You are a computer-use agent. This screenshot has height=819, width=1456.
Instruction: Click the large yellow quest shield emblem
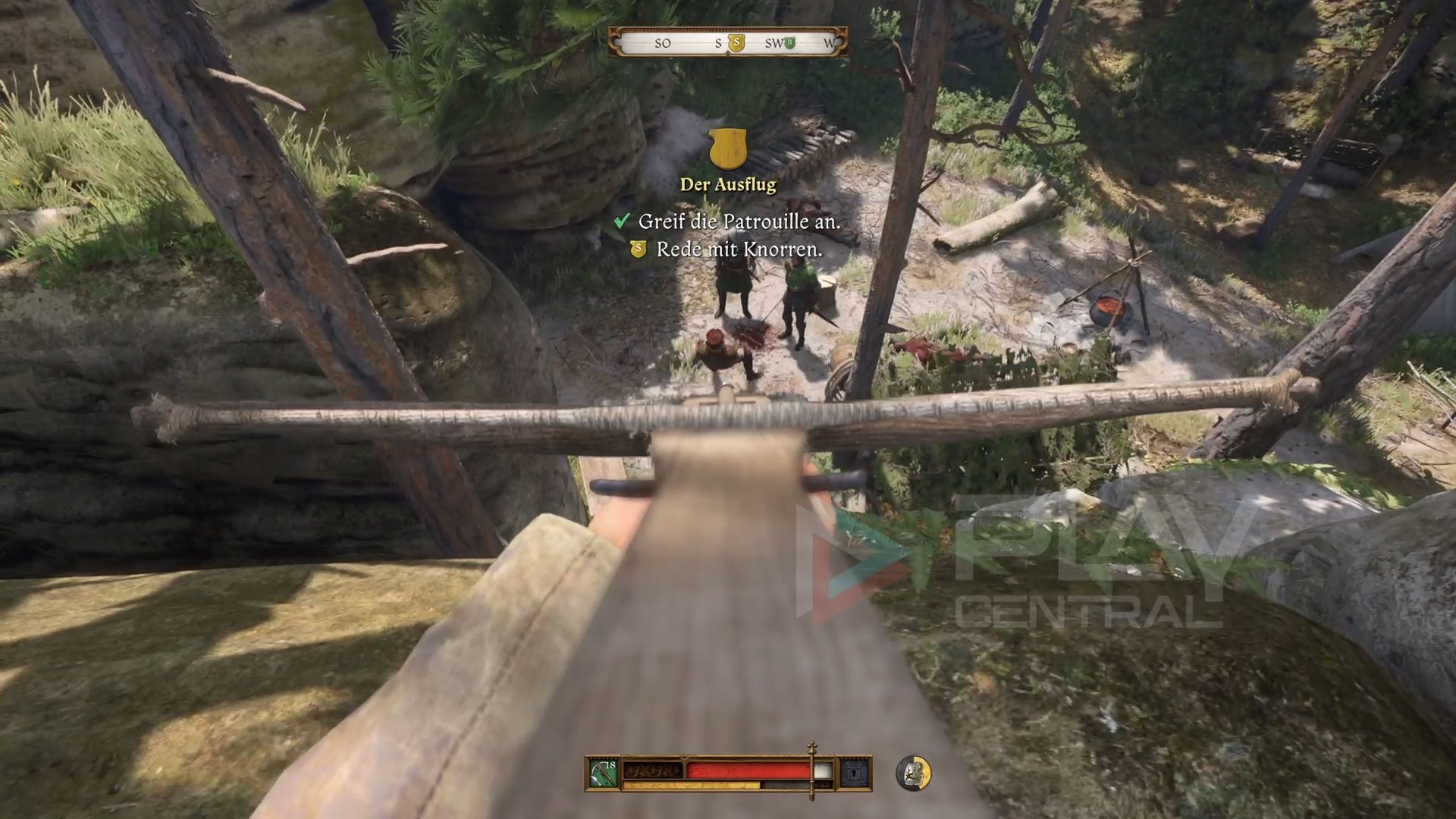point(728,149)
